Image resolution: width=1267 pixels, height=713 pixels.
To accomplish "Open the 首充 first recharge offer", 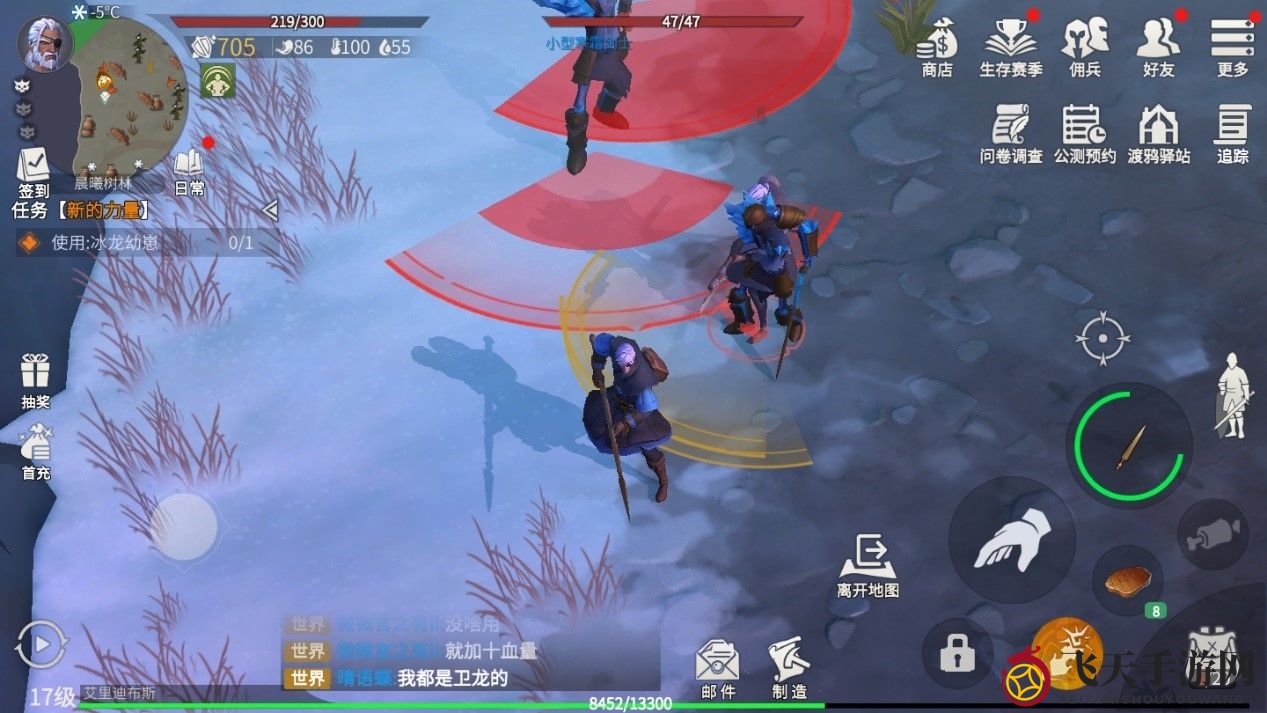I will [36, 451].
